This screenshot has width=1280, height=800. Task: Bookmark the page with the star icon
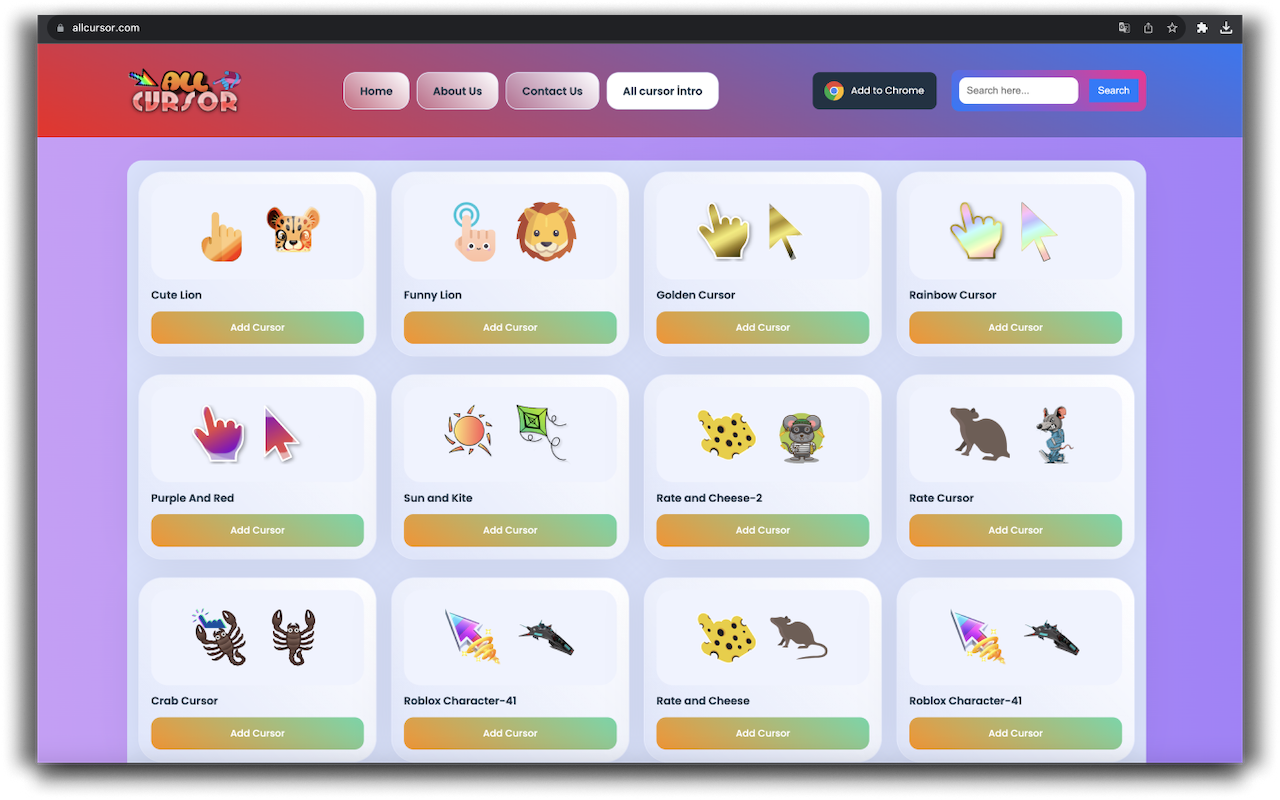[1172, 28]
